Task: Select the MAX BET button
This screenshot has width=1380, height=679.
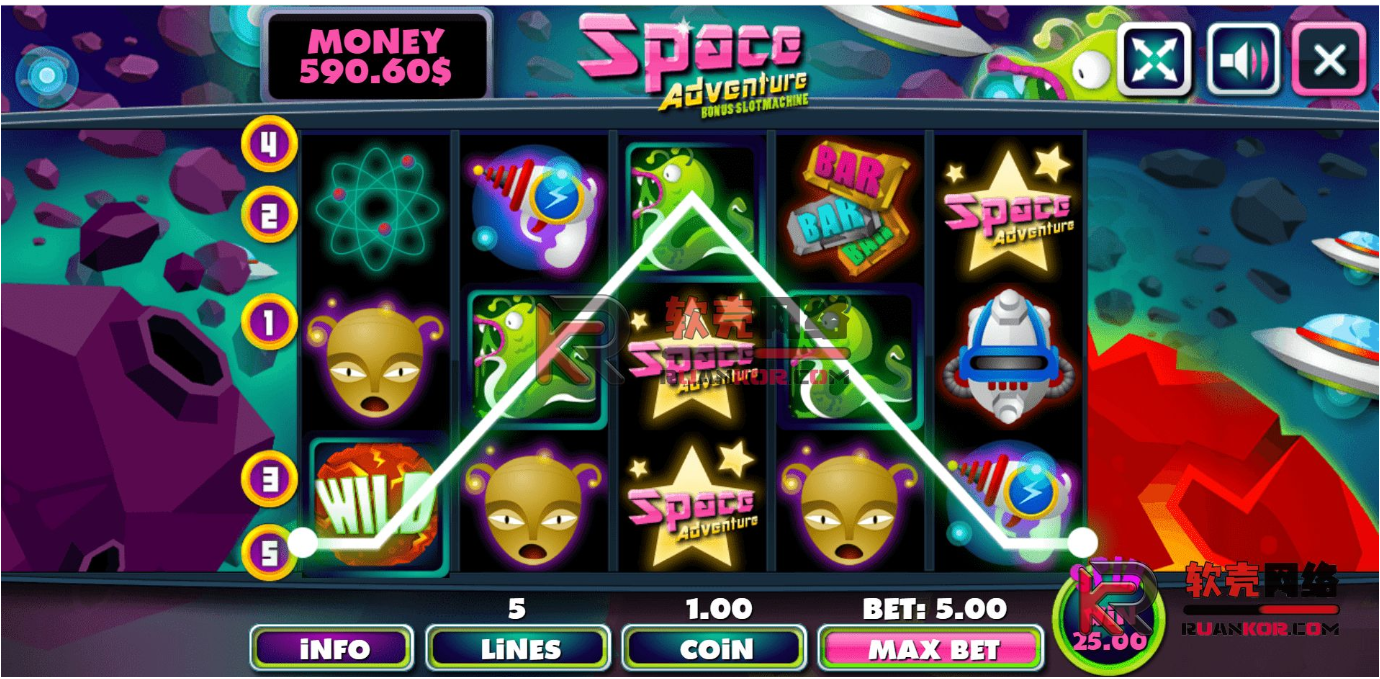Action: [931, 649]
